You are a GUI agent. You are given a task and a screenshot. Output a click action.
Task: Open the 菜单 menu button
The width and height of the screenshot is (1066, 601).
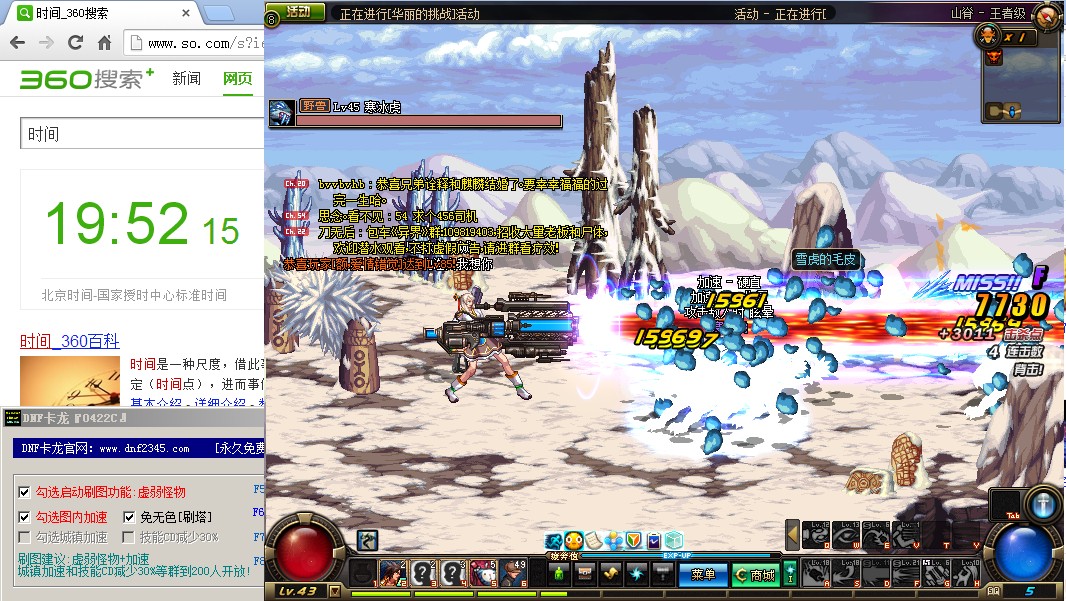click(703, 575)
